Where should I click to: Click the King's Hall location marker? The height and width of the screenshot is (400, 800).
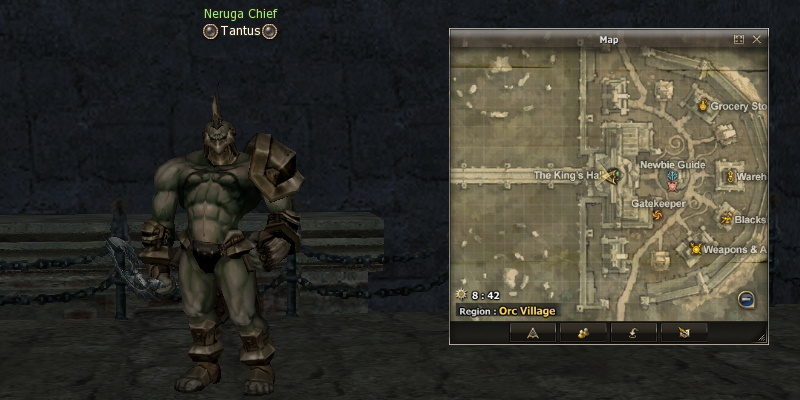click(609, 176)
